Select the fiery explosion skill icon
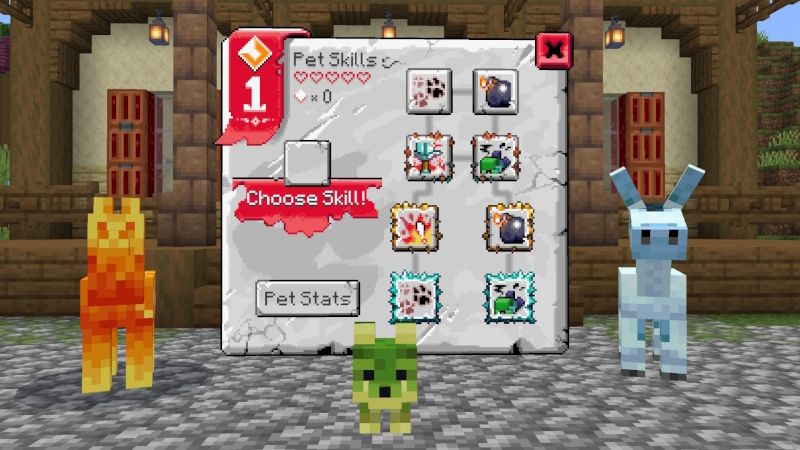800x450 pixels. tap(416, 225)
